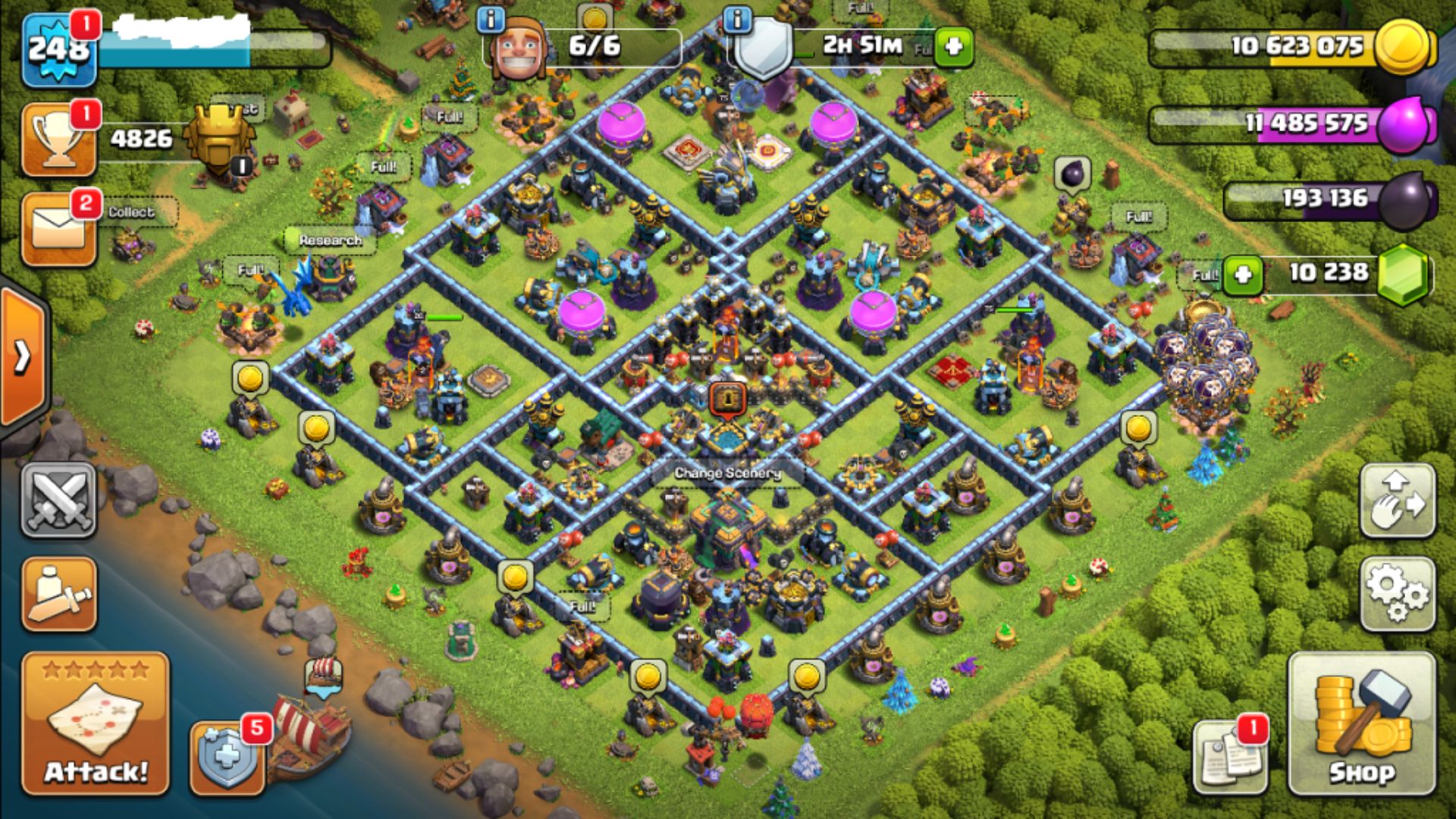
Task: Expand the orange side arrow tab
Action: 23,356
